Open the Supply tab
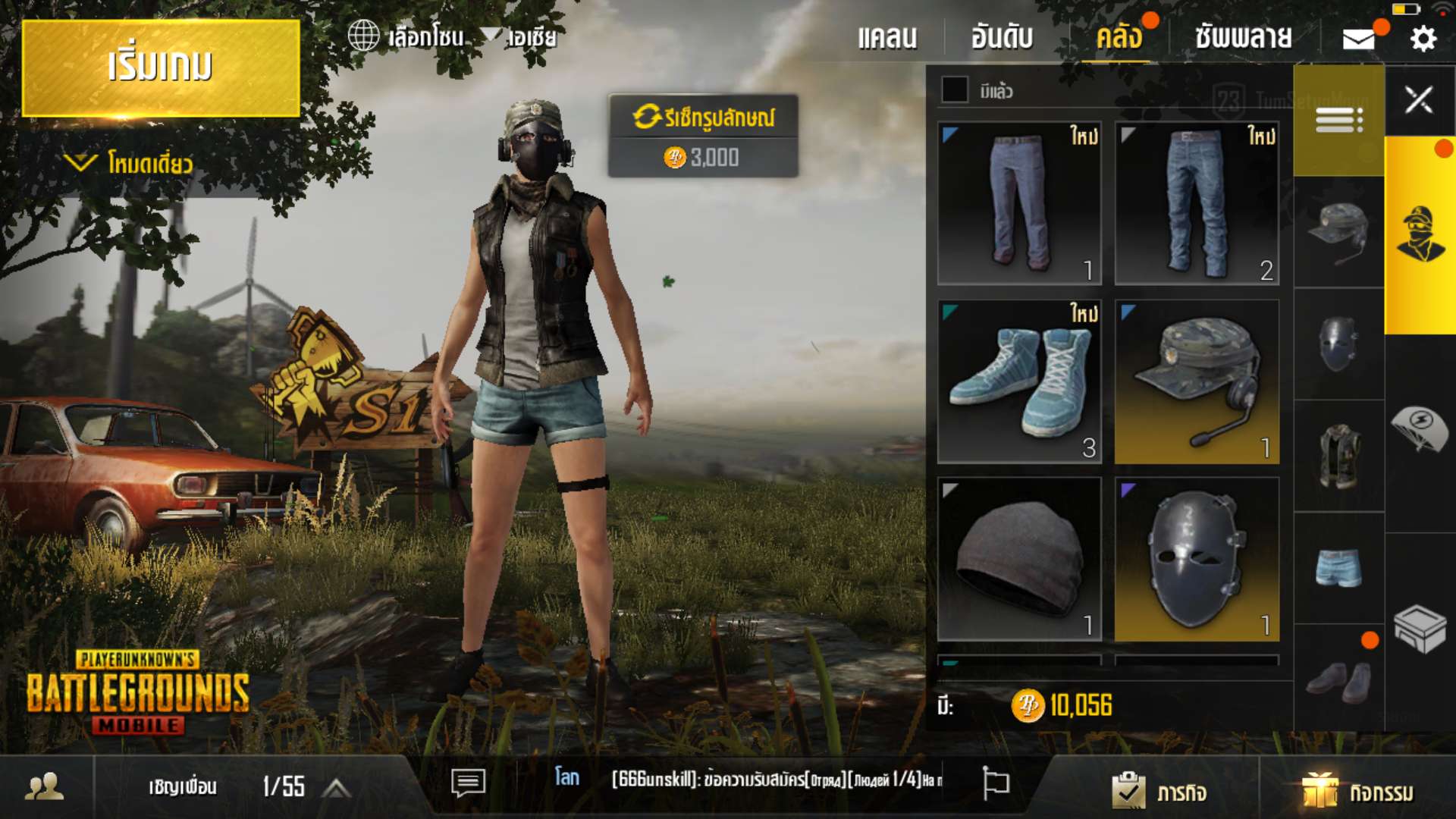Viewport: 1456px width, 819px height. coord(1244,37)
